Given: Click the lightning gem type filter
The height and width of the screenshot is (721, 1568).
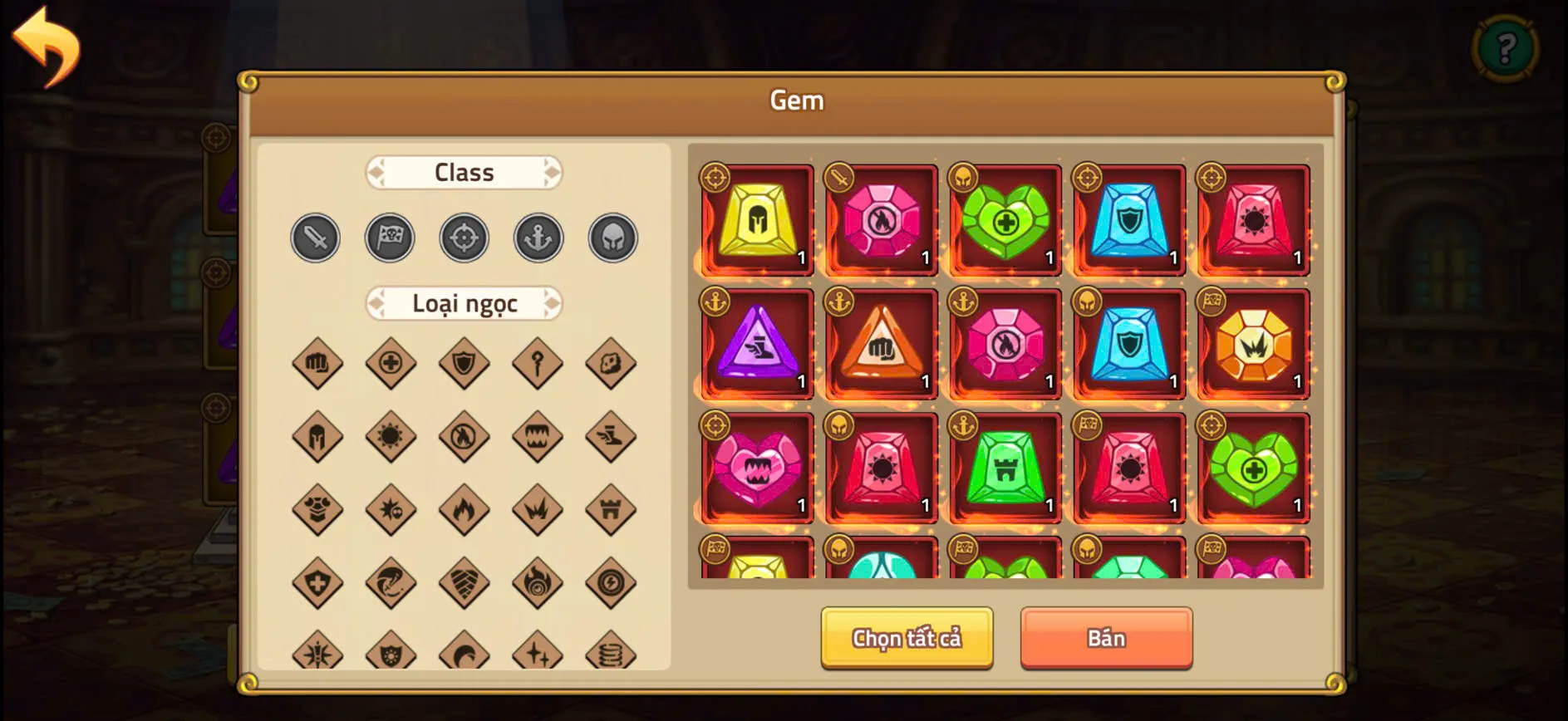Looking at the screenshot, I should (x=611, y=582).
